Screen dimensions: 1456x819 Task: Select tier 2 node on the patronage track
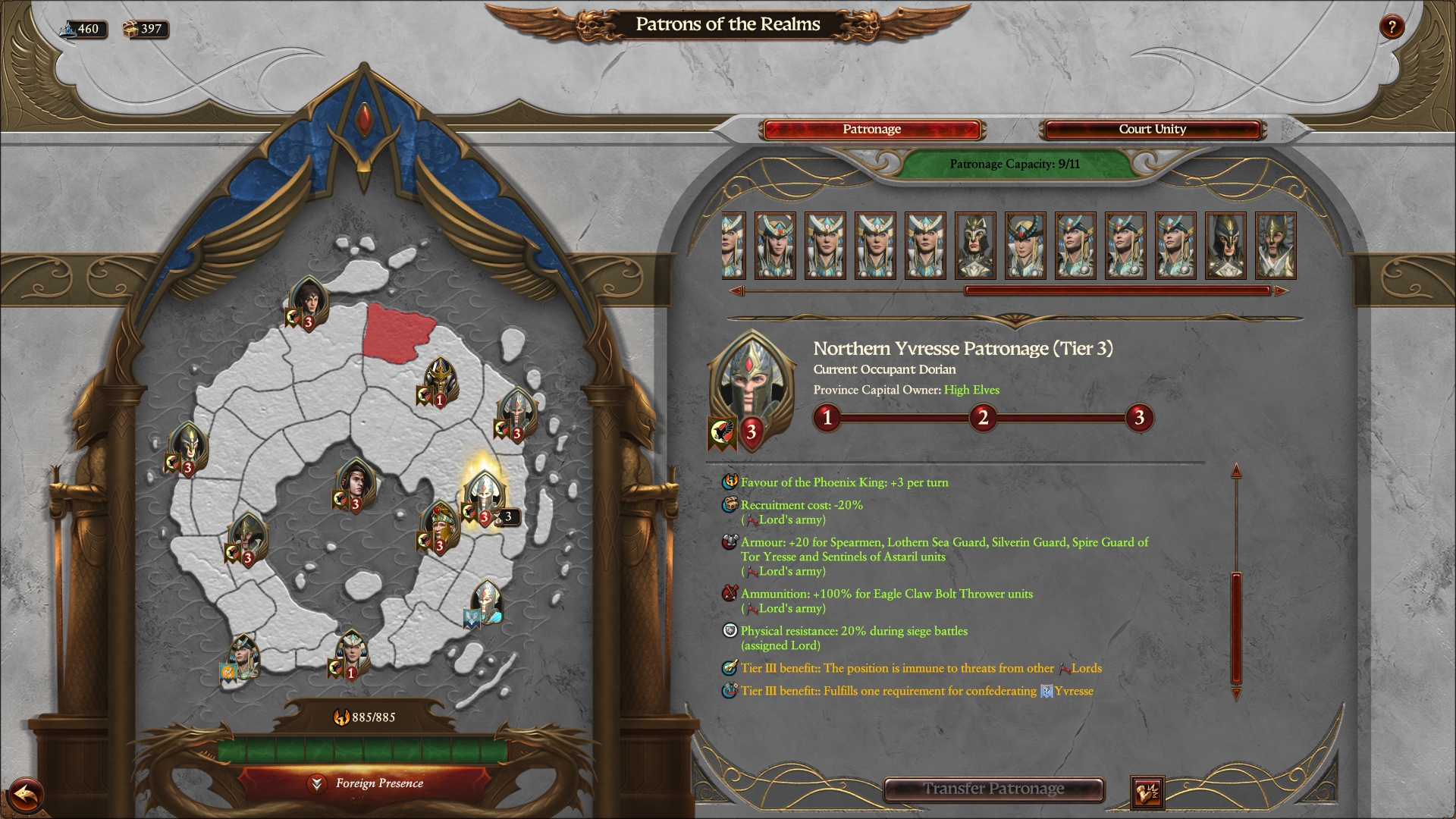(984, 418)
